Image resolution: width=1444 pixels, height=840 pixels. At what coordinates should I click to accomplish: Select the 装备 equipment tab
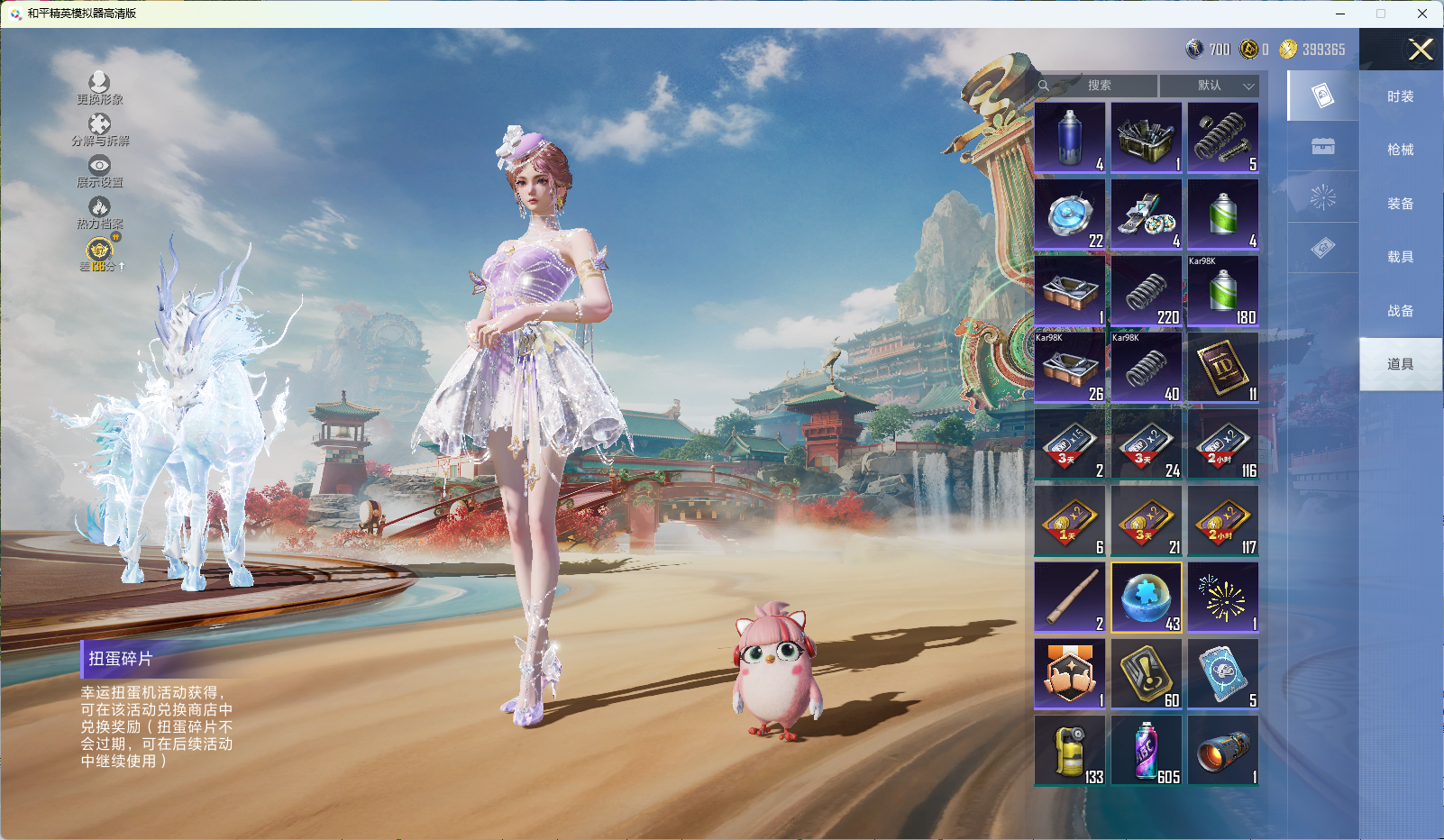[x=1400, y=204]
